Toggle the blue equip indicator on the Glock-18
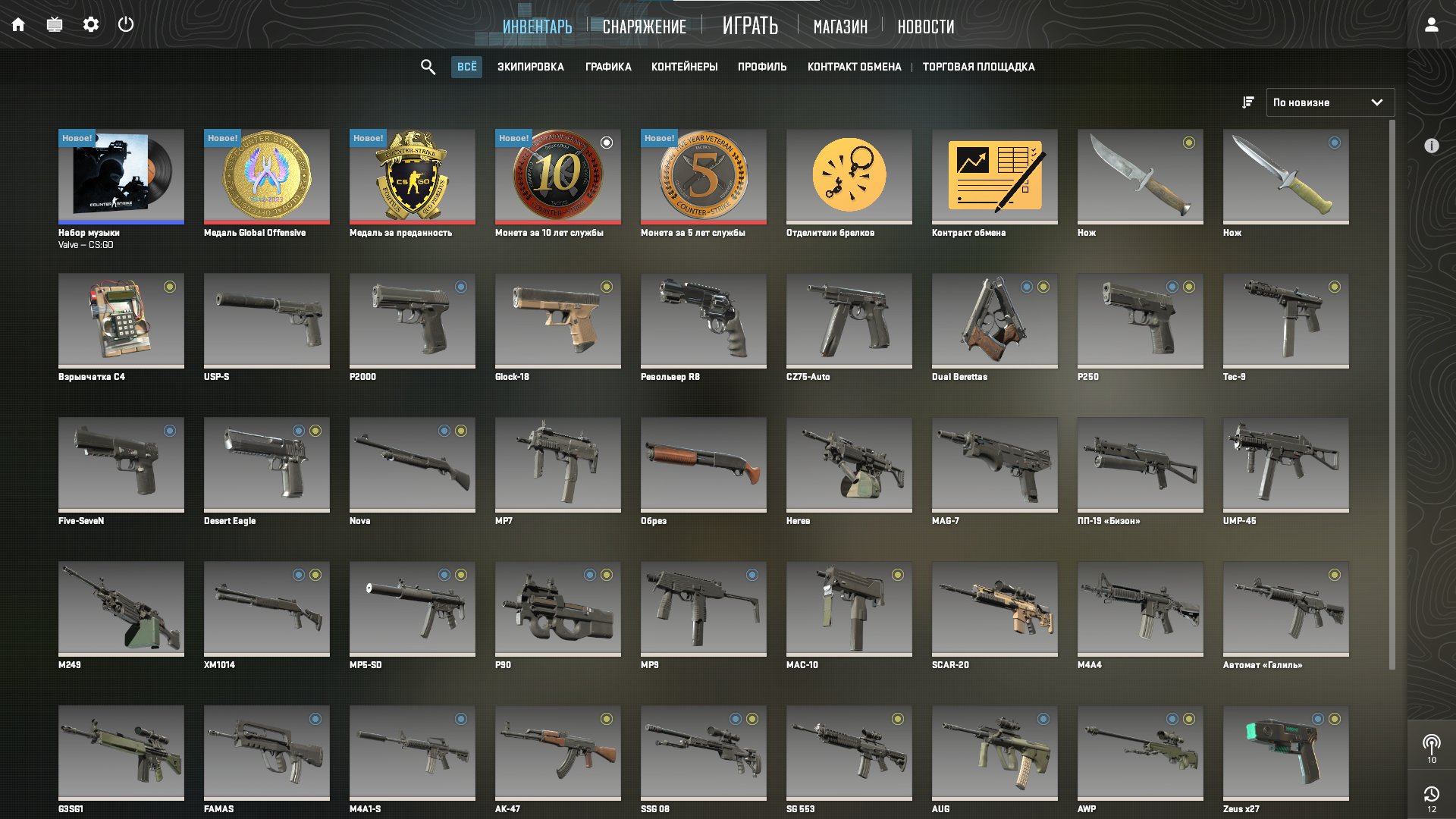Image resolution: width=1456 pixels, height=819 pixels. coord(605,286)
